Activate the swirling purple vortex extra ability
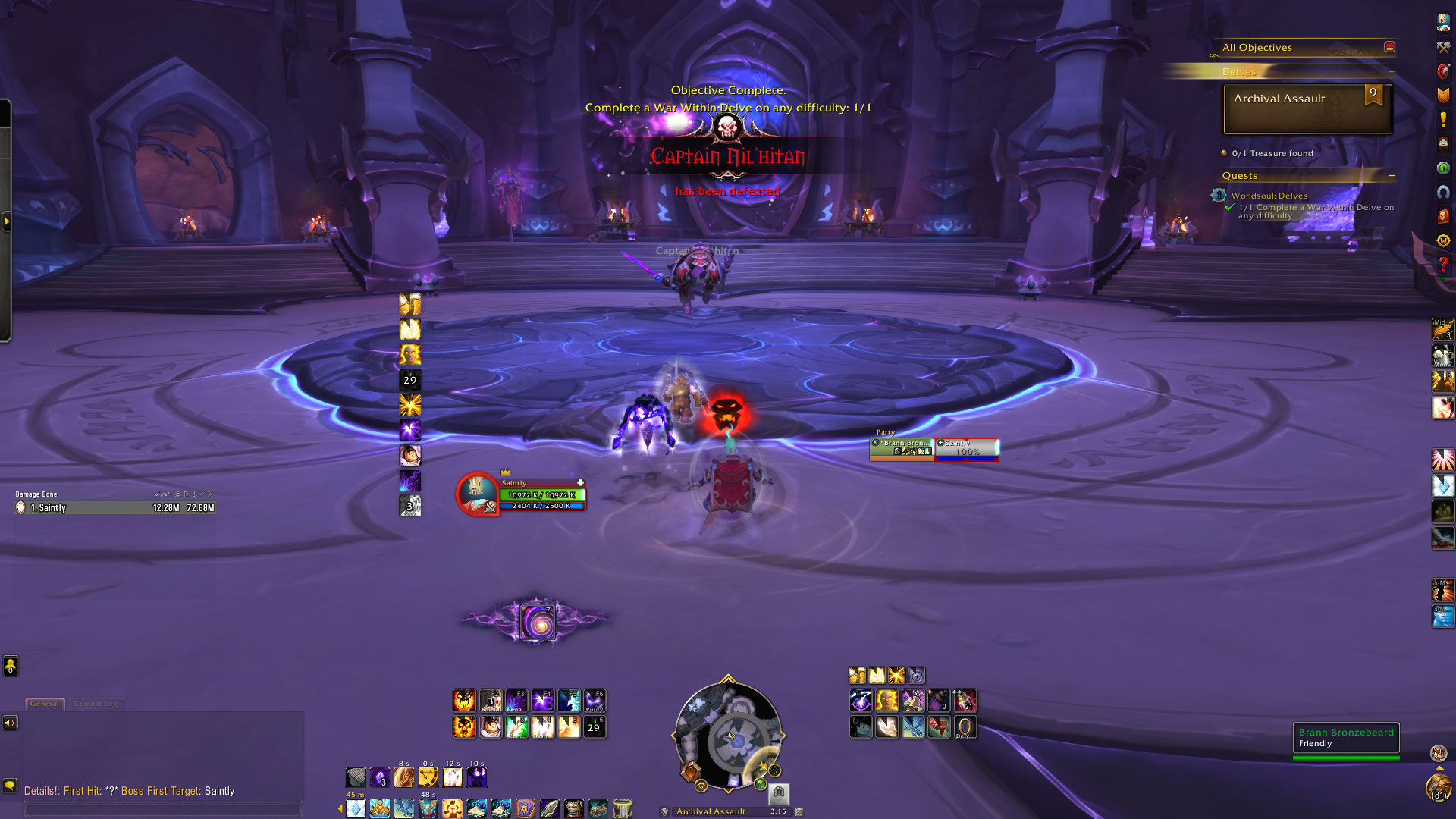 tap(538, 622)
